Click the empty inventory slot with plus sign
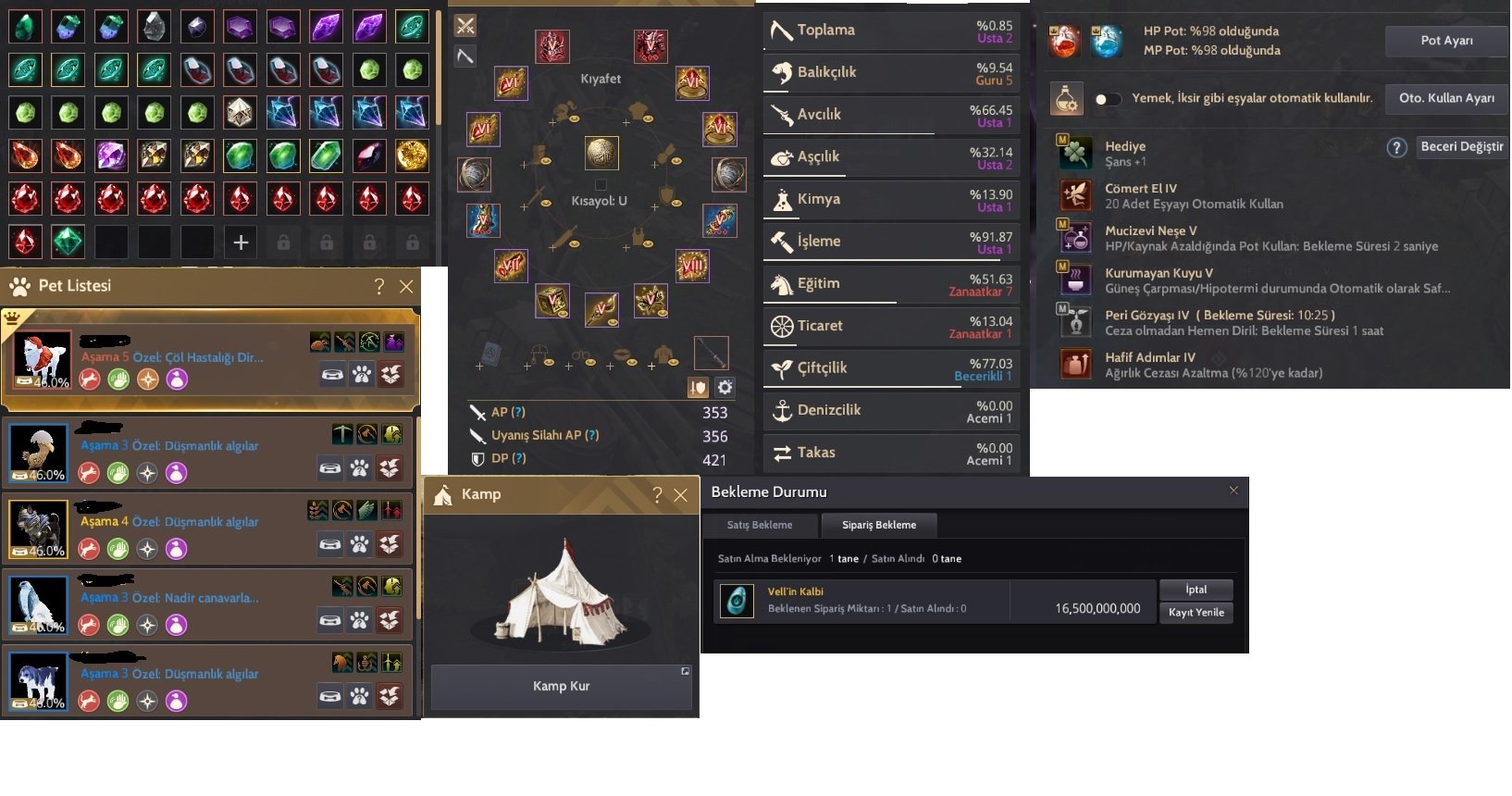 click(x=240, y=243)
